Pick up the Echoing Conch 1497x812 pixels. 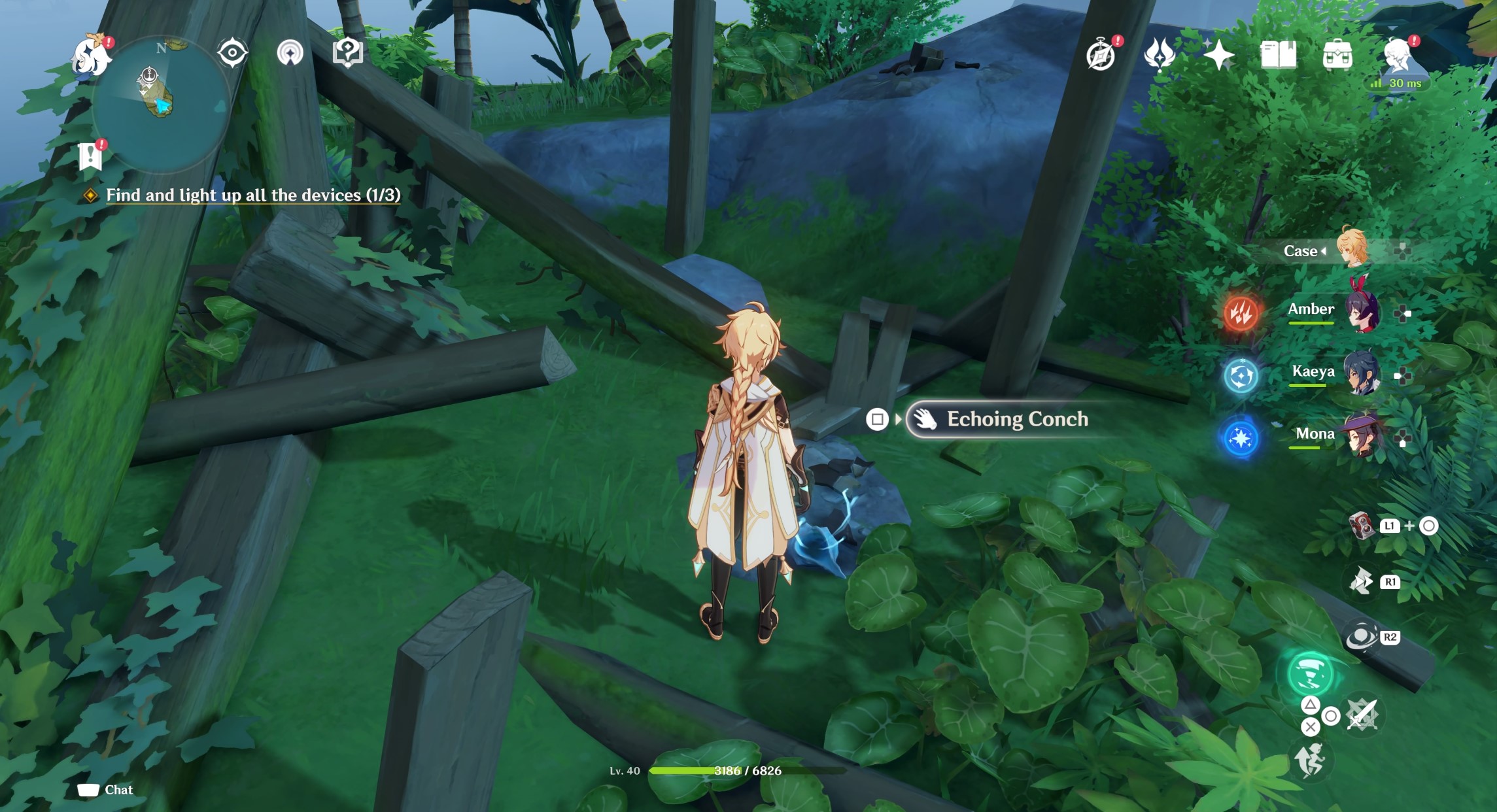[1017, 419]
